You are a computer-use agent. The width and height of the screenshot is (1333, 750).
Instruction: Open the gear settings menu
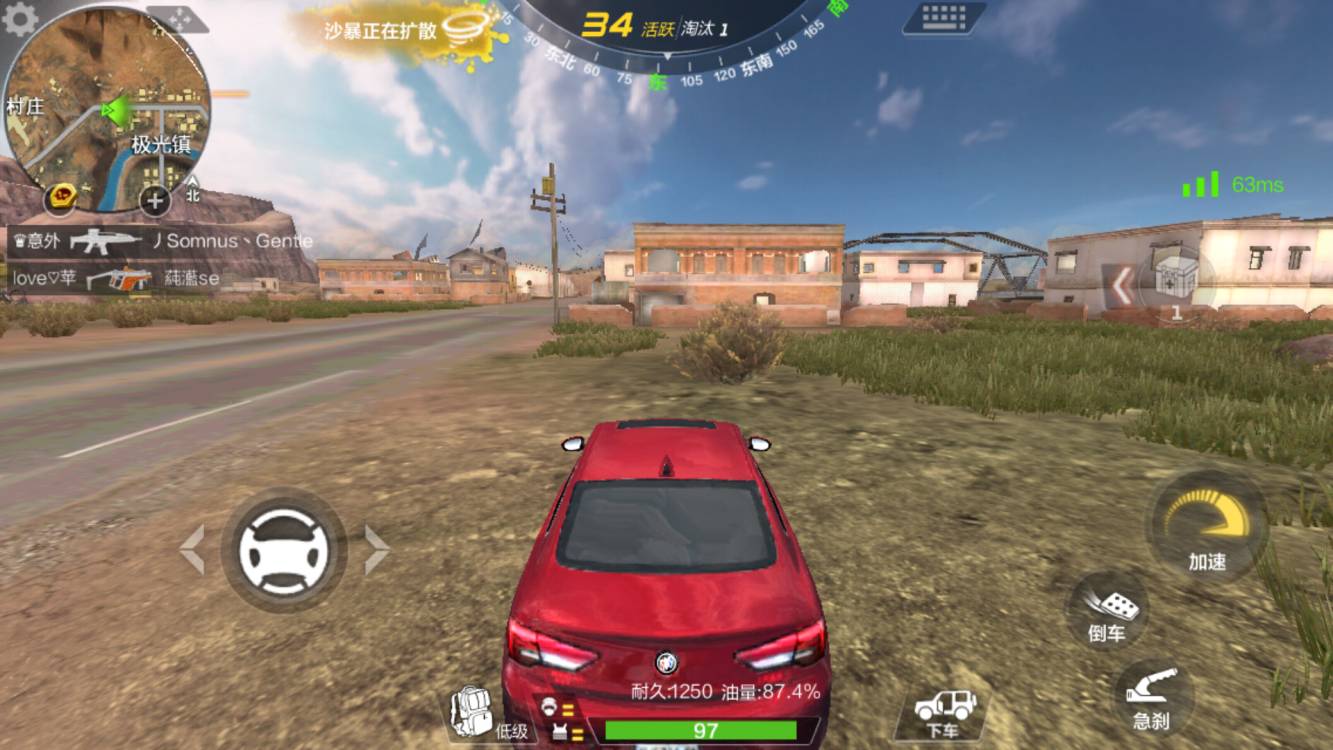(x=19, y=18)
